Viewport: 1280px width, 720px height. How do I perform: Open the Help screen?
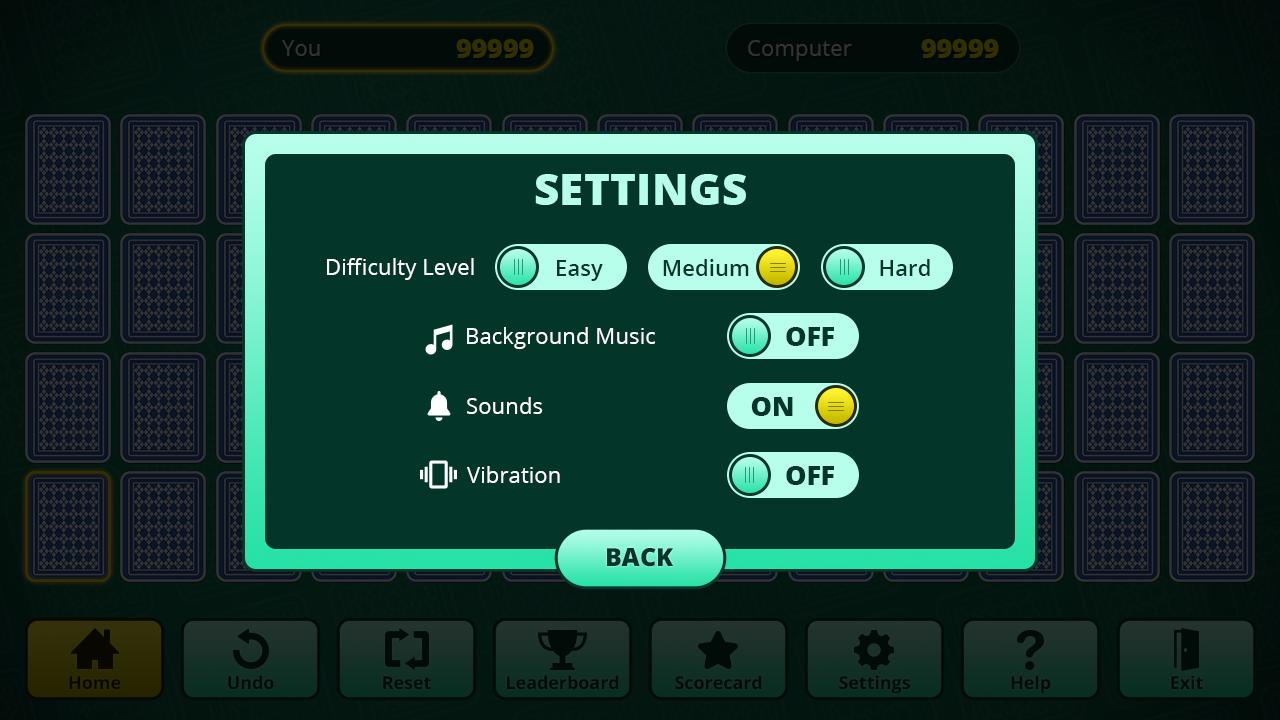(x=1030, y=659)
